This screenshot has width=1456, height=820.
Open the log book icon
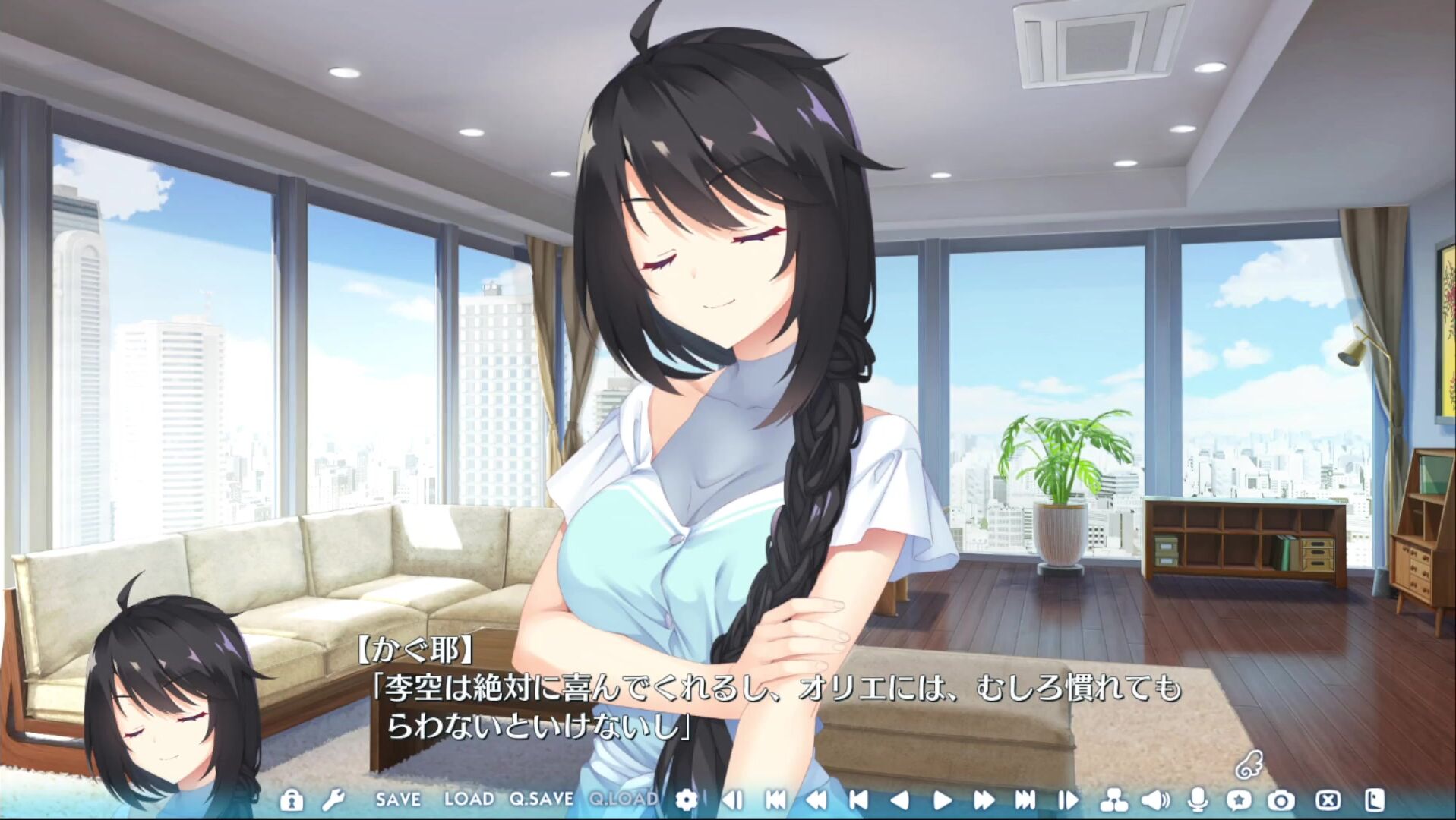(1375, 800)
